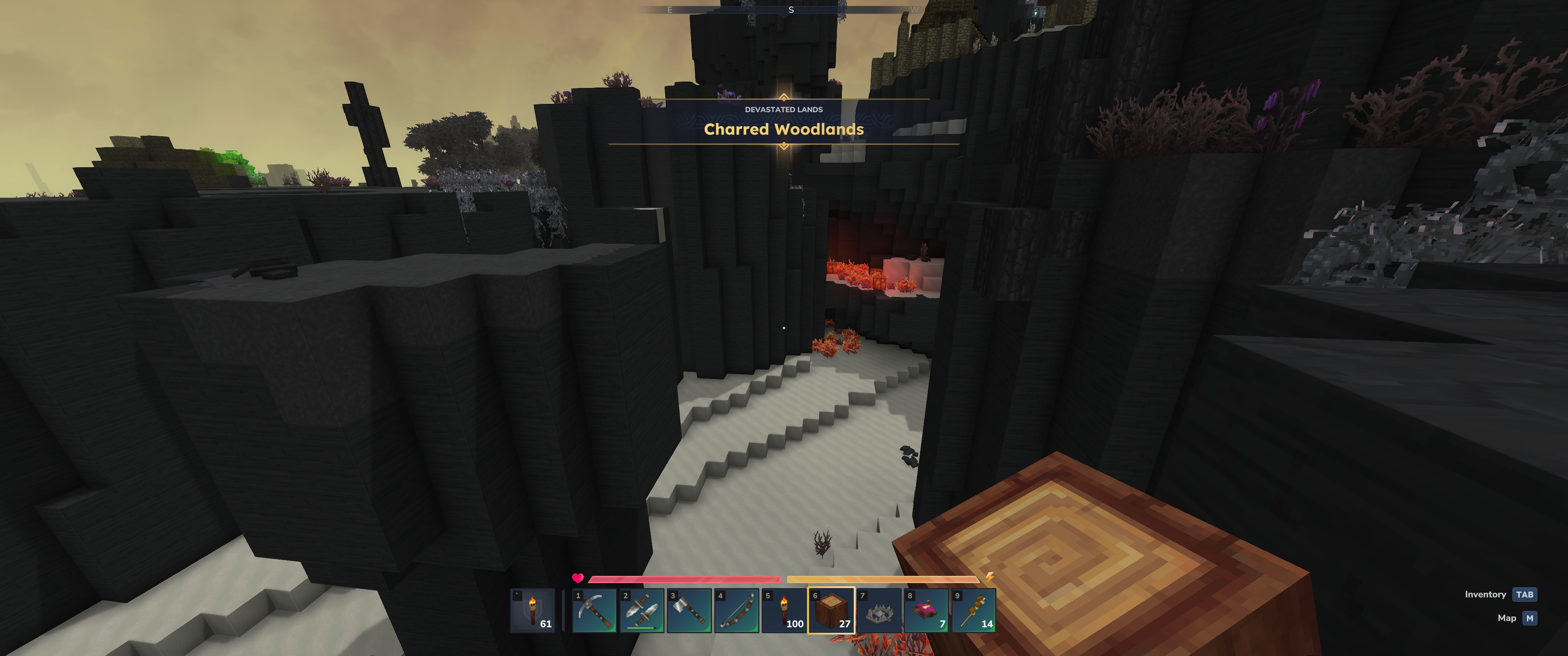Equip the twin daggers slot
Viewport: 1568px width, 656px height.
[642, 610]
